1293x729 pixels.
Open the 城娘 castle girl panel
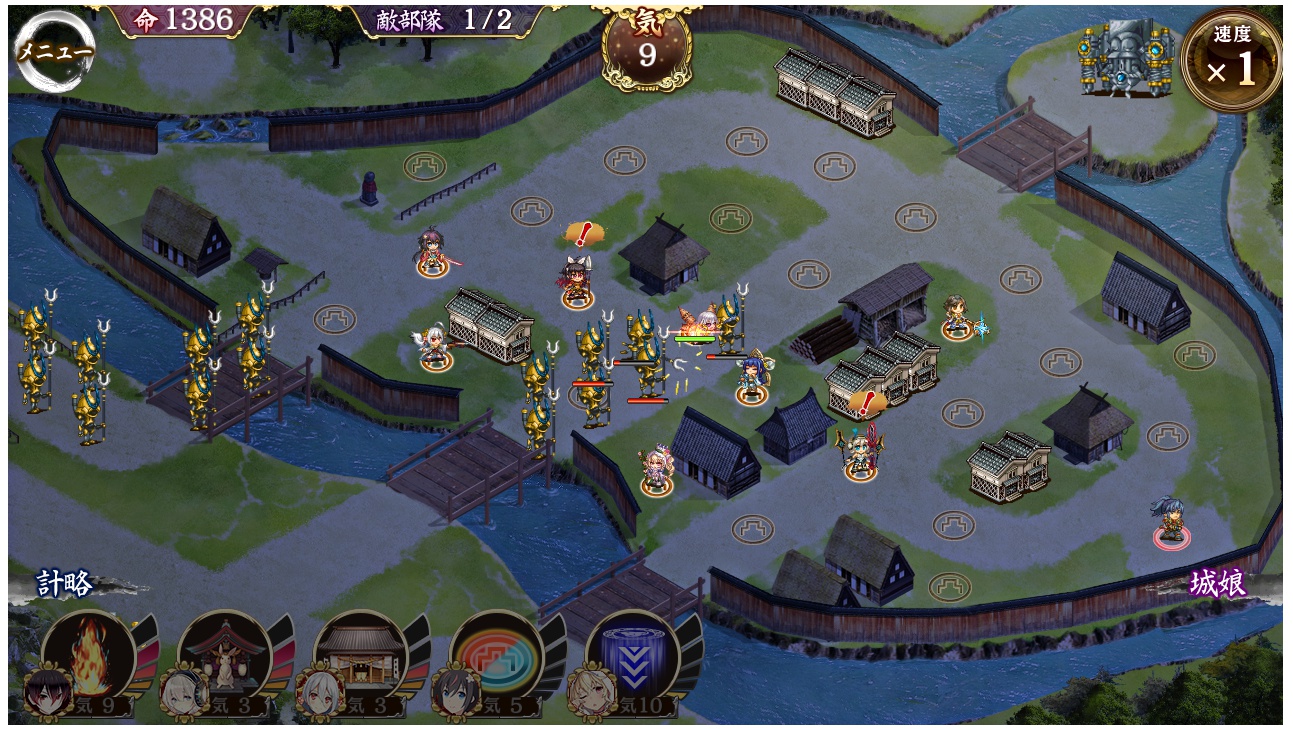pos(1218,585)
